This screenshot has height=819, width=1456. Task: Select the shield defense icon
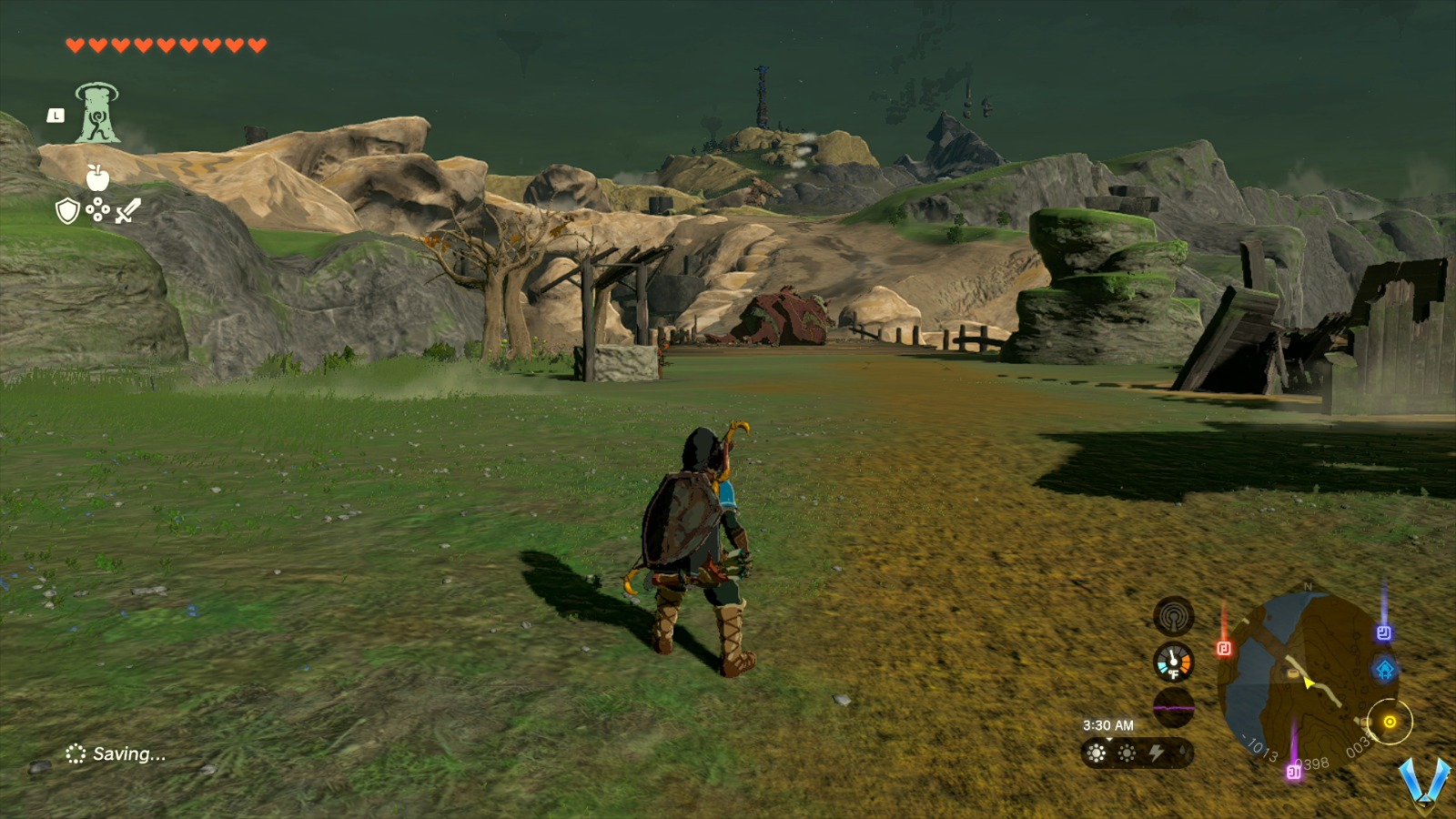67,211
